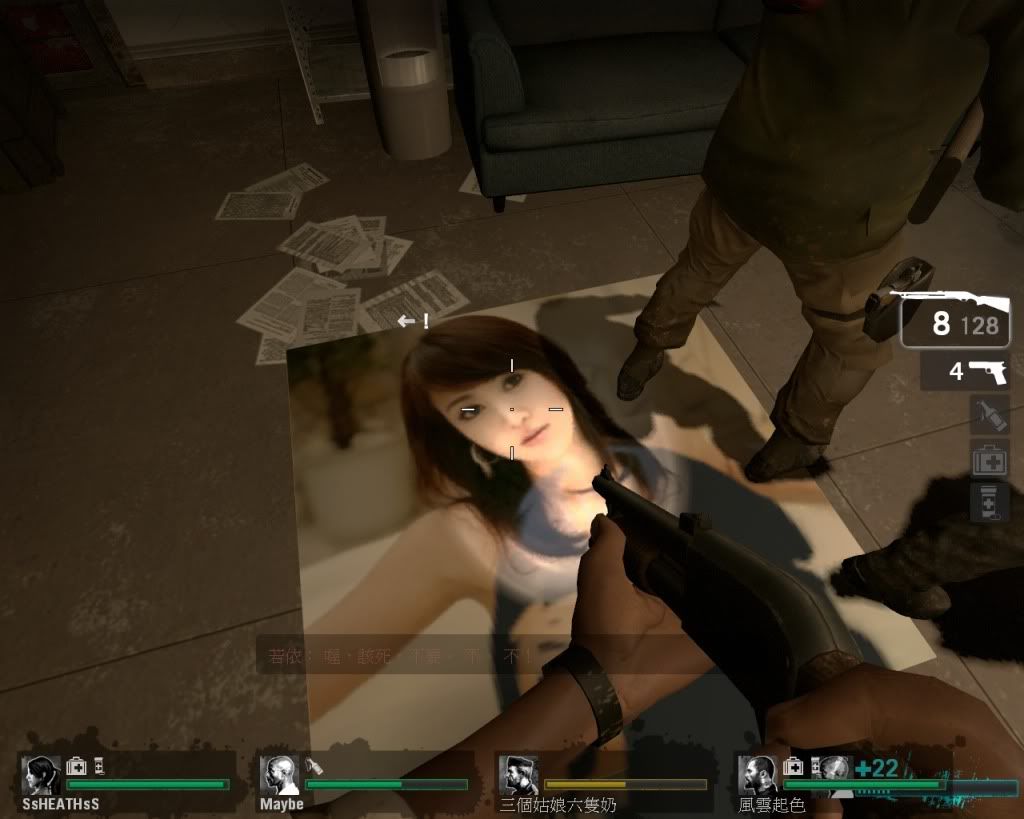Click the portrait of teammate 三個姑娘六隻奶
Image resolution: width=1024 pixels, height=819 pixels.
pos(517,775)
